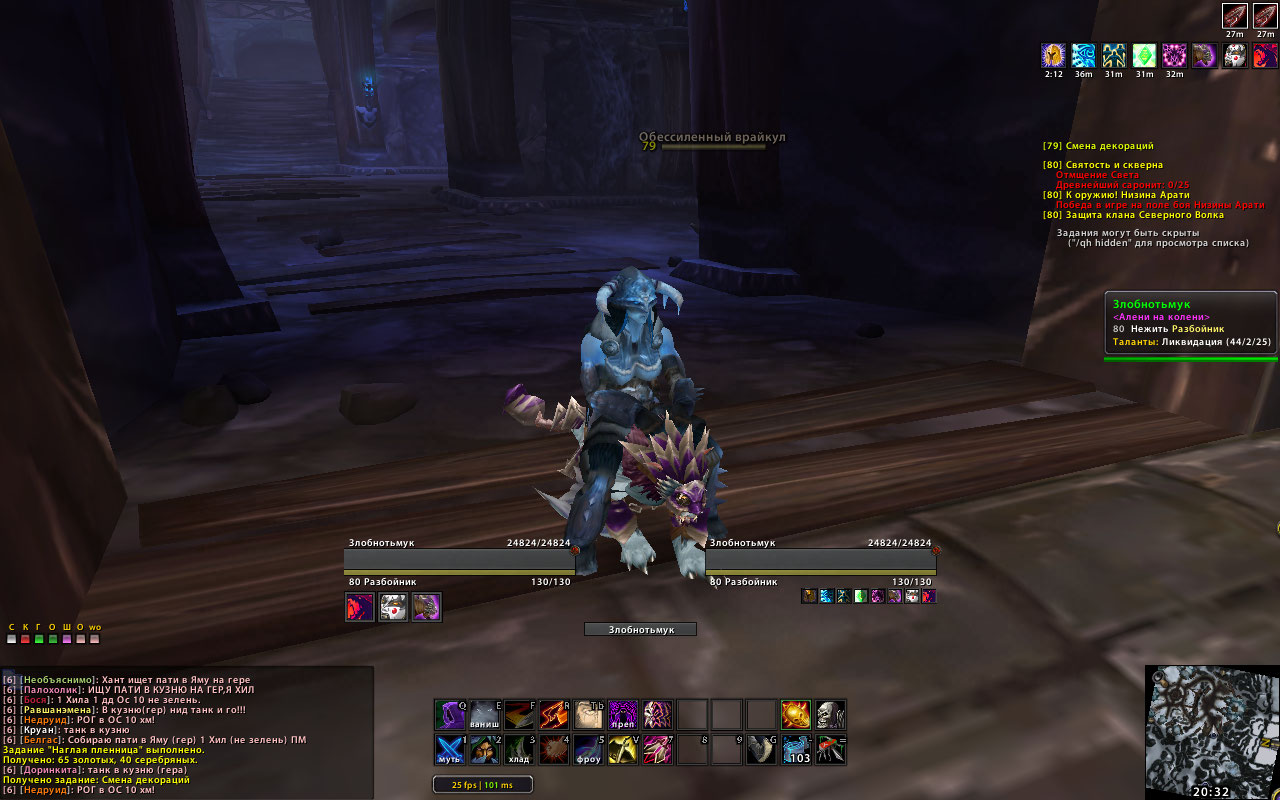Use the item with 103 stack count
The image size is (1280, 800).
click(x=796, y=749)
